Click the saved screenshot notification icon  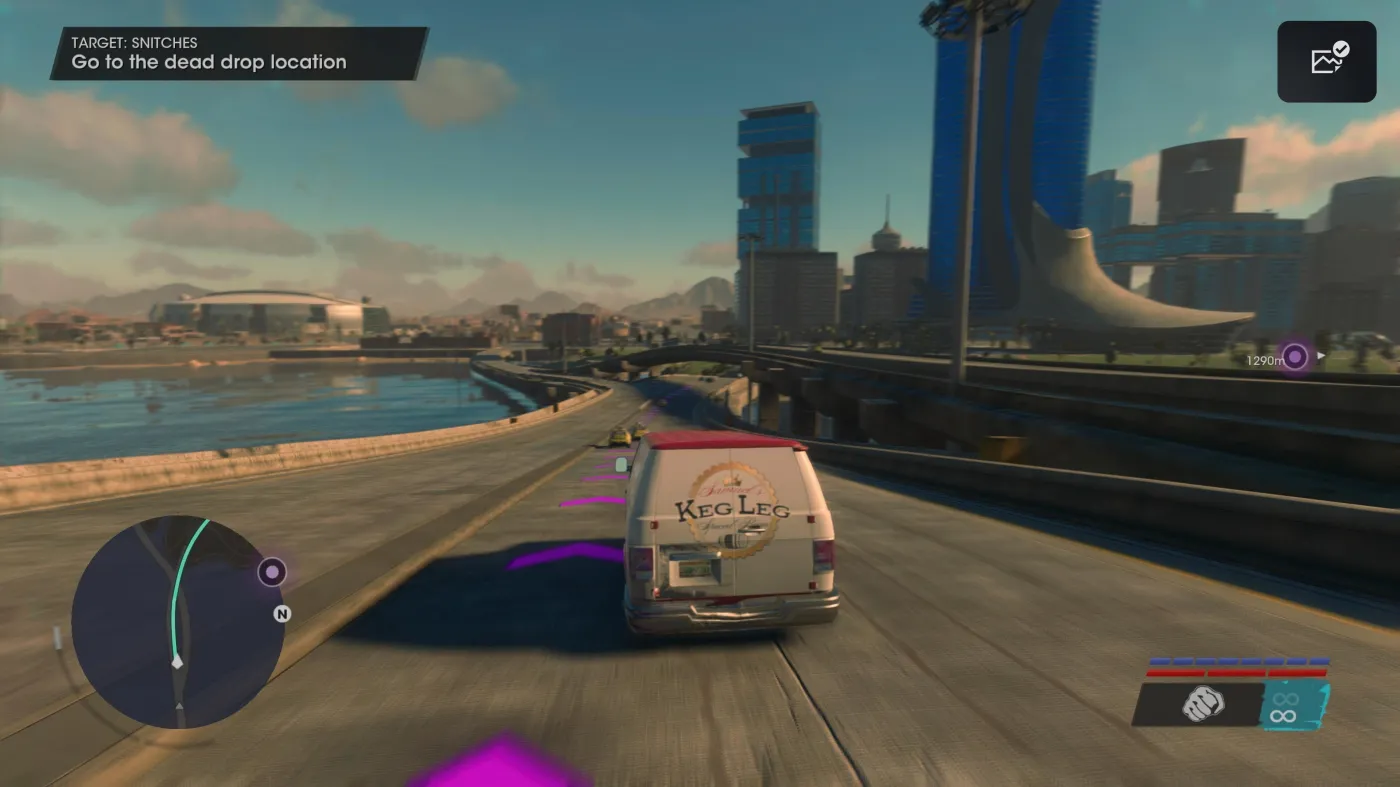(x=1326, y=61)
